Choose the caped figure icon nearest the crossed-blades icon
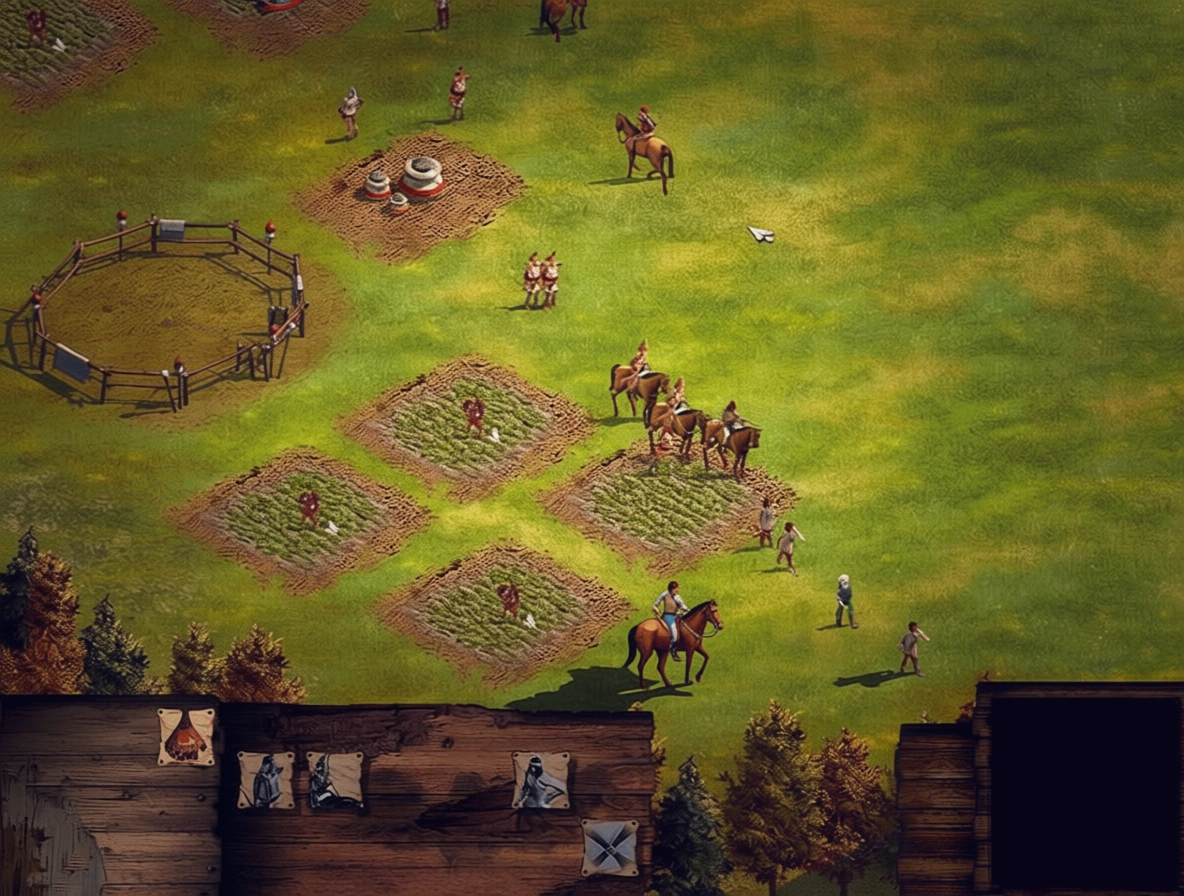 [541, 780]
